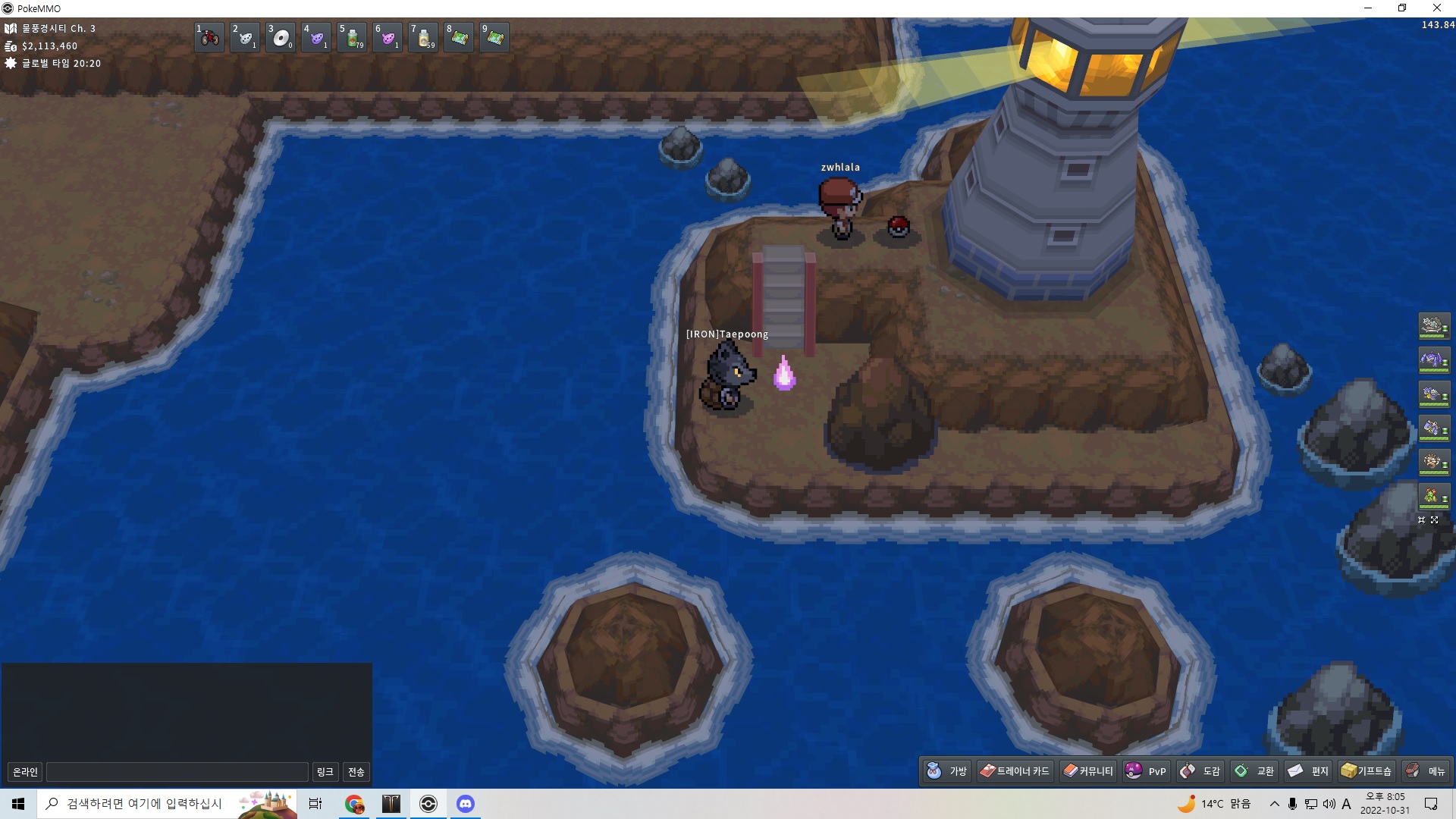The height and width of the screenshot is (819, 1456).
Task: Open the 커뮤니티 community panel
Action: pos(1087,771)
